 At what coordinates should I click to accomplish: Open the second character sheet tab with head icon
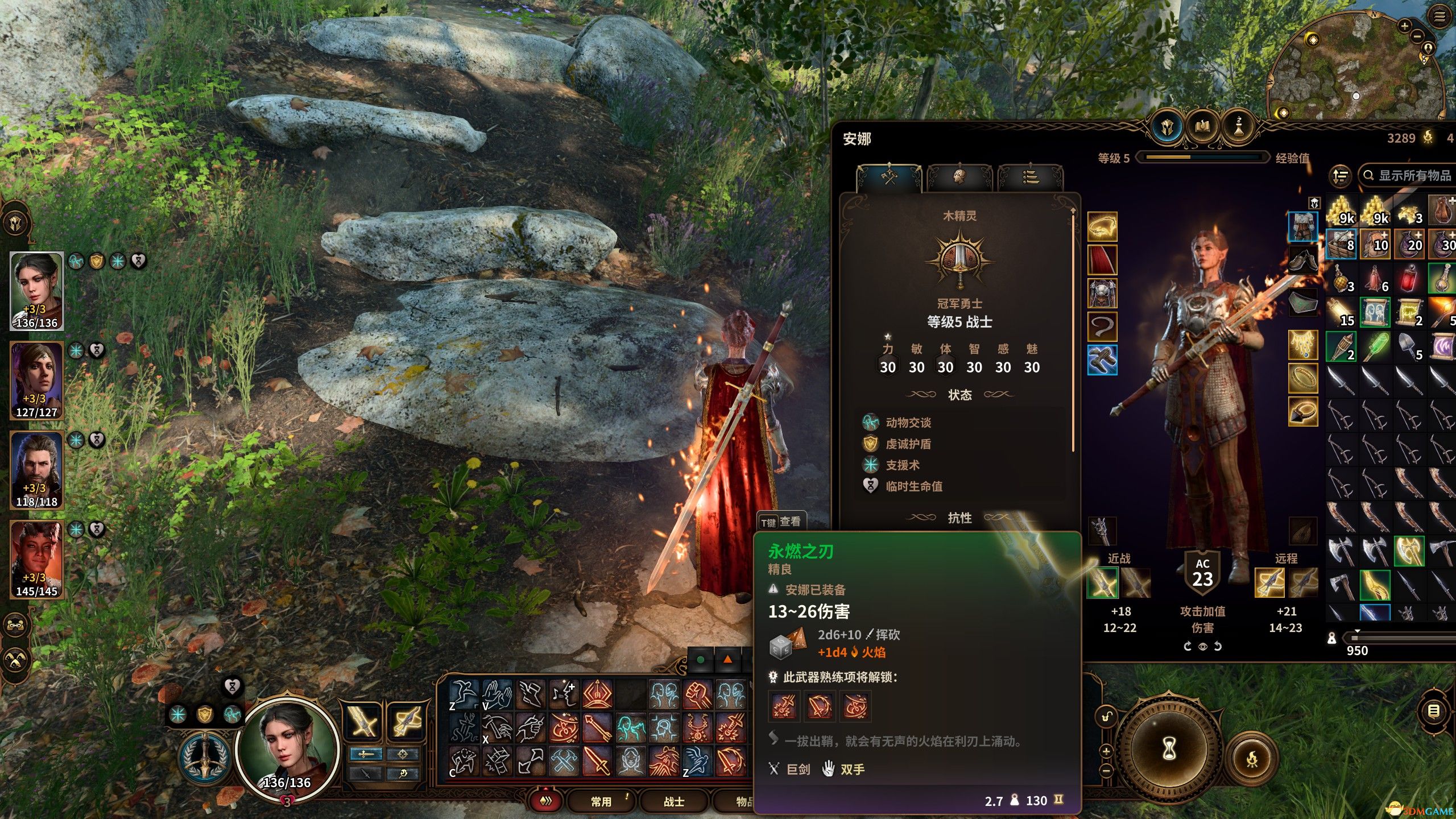[959, 177]
